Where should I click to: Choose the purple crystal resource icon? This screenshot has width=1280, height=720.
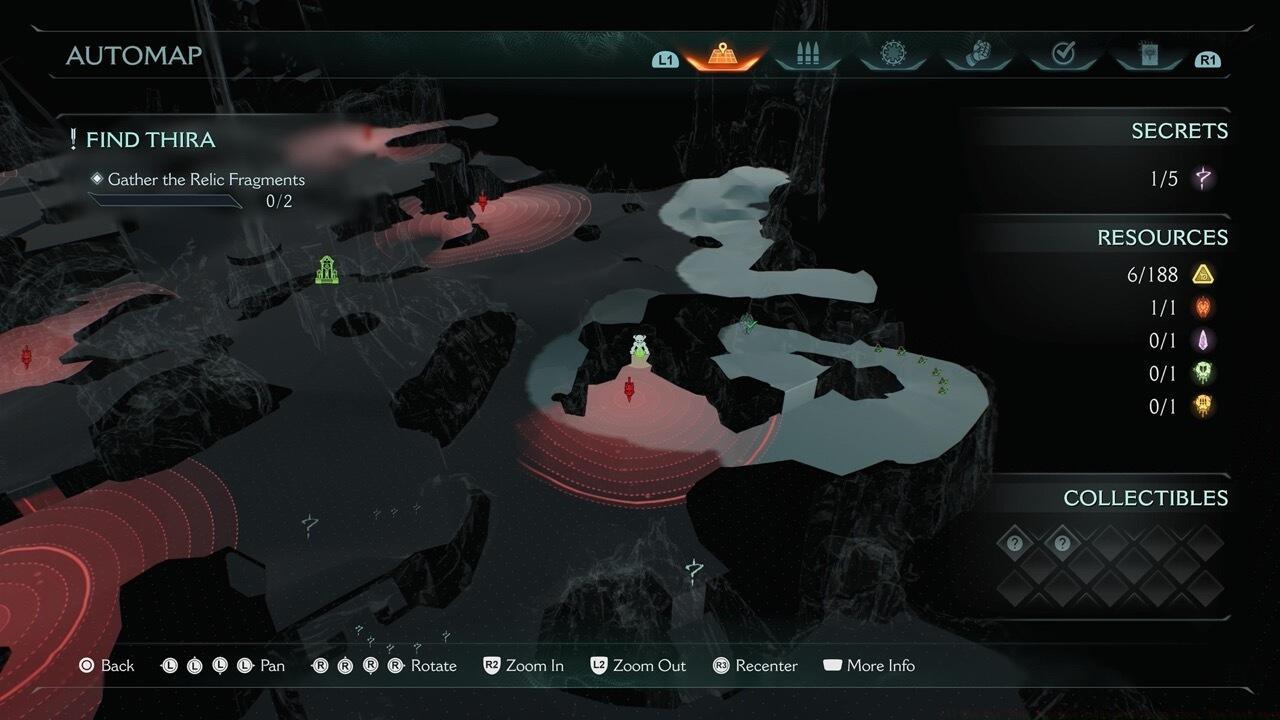pyautogui.click(x=1204, y=340)
